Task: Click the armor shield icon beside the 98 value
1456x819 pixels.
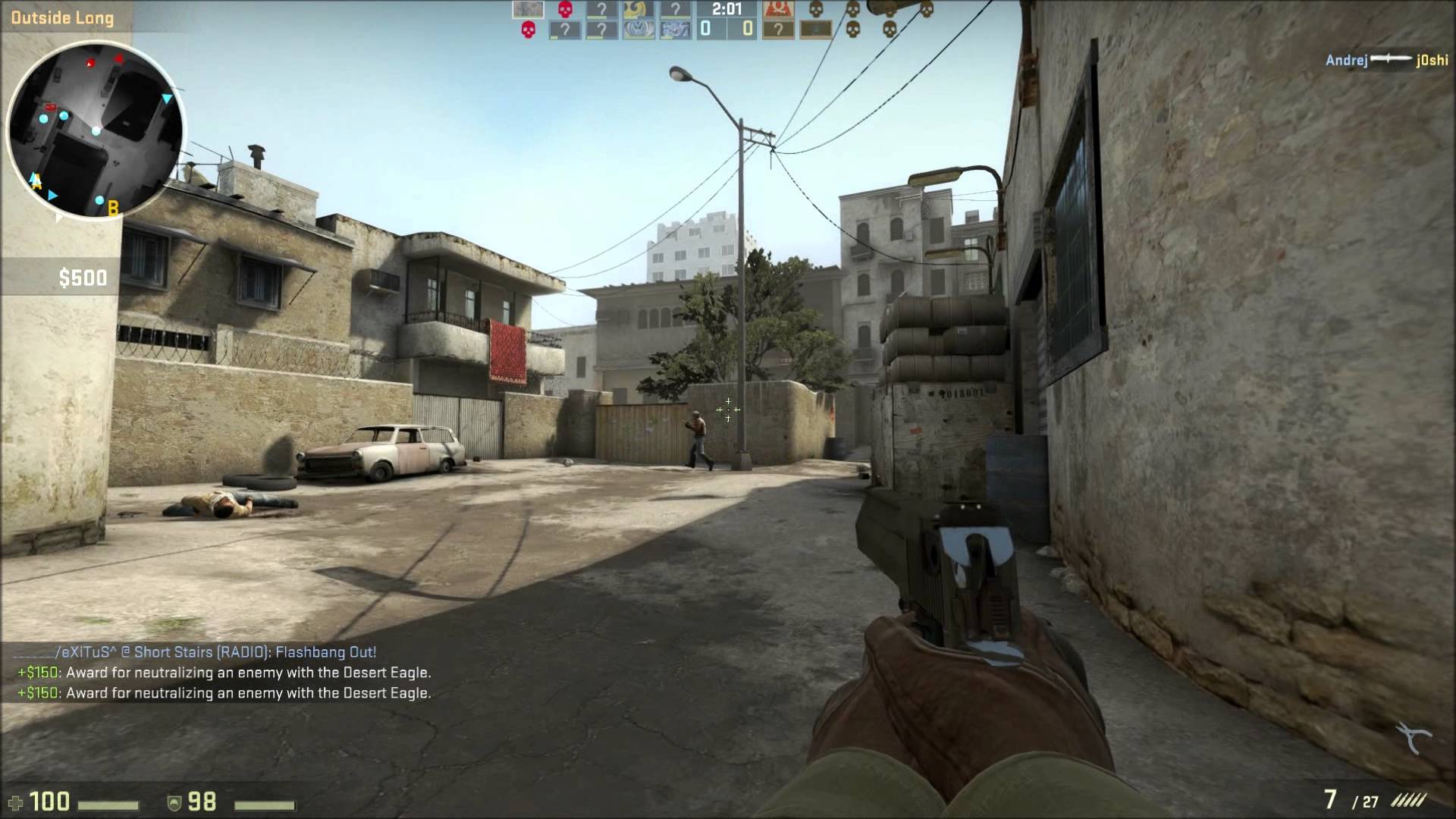Action: coord(176,803)
